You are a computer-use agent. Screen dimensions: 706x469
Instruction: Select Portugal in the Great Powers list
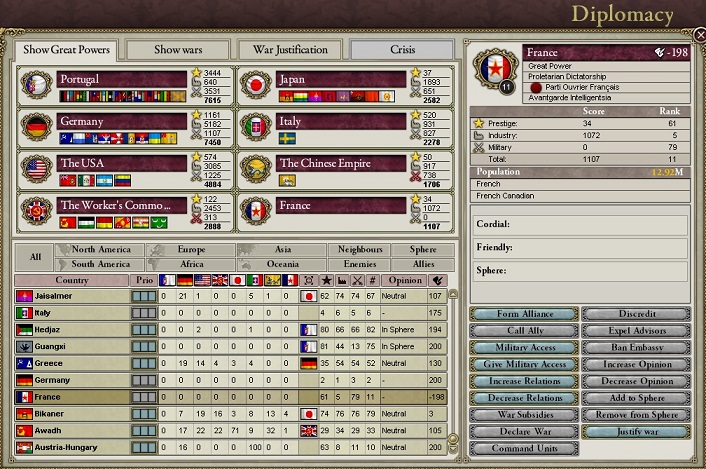(122, 79)
